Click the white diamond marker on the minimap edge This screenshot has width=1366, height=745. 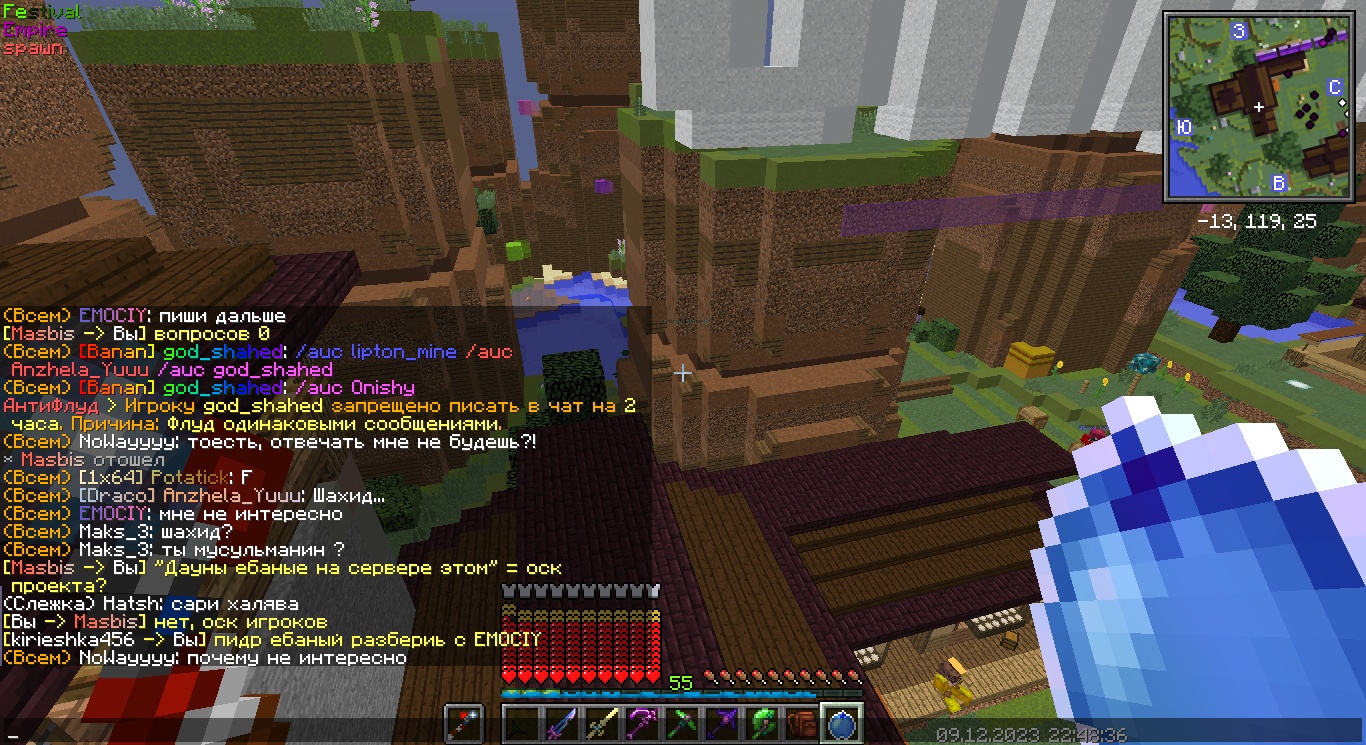[1343, 103]
